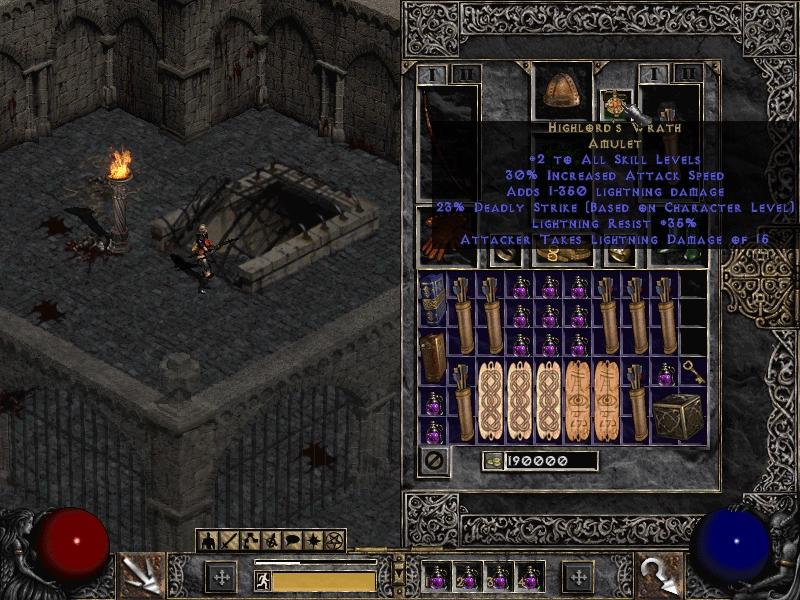Open the character screen mini-menu icon
The height and width of the screenshot is (600, 800).
click(208, 541)
